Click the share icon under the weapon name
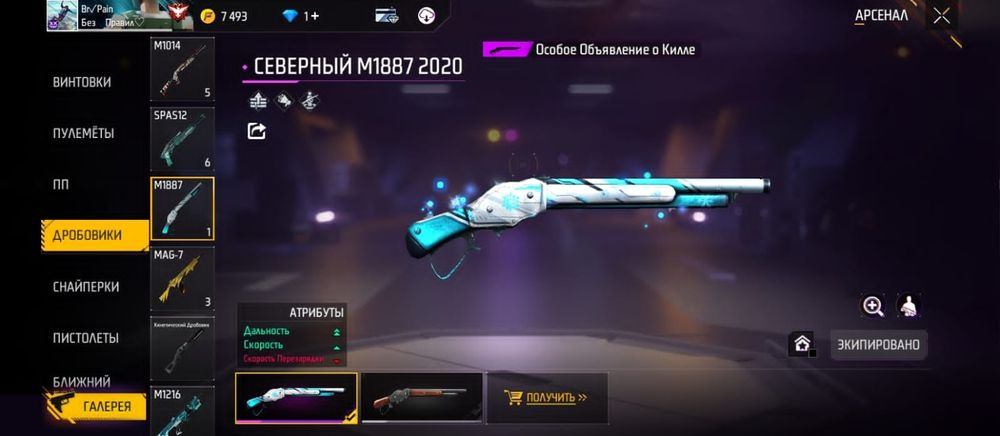The width and height of the screenshot is (1000, 436). [257, 131]
